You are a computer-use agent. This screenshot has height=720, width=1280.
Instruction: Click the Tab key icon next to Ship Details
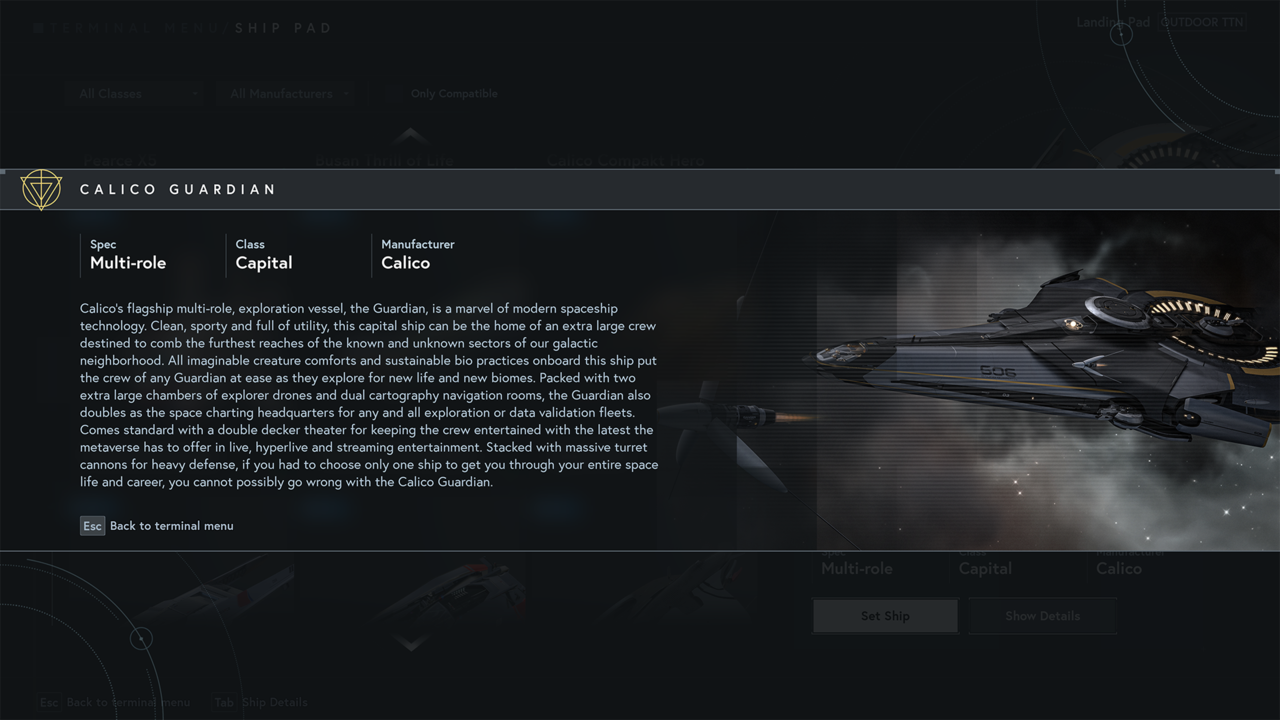click(x=224, y=702)
